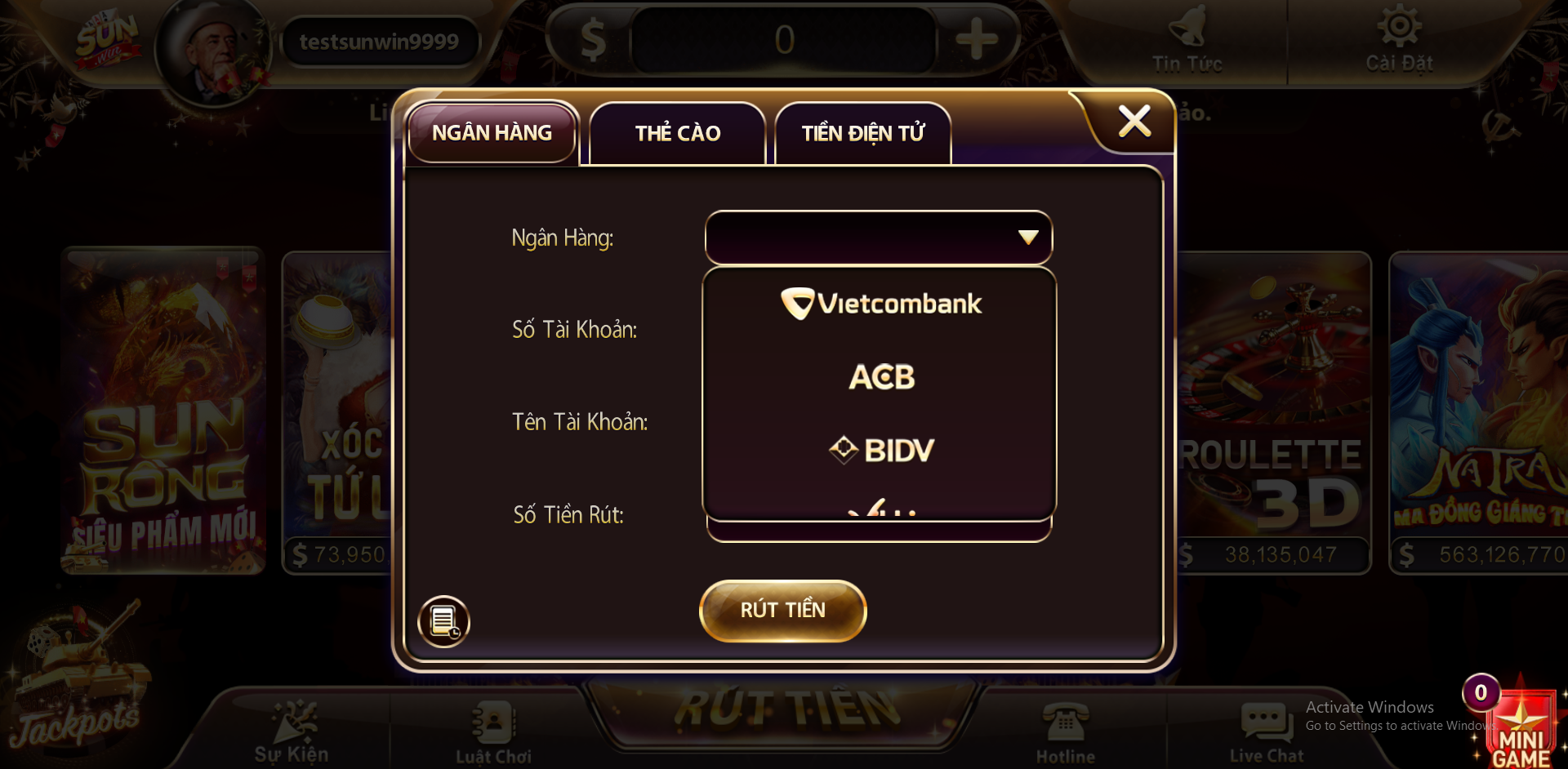1568x769 pixels.
Task: Show the Luật Chơi game rules
Action: pos(493,732)
